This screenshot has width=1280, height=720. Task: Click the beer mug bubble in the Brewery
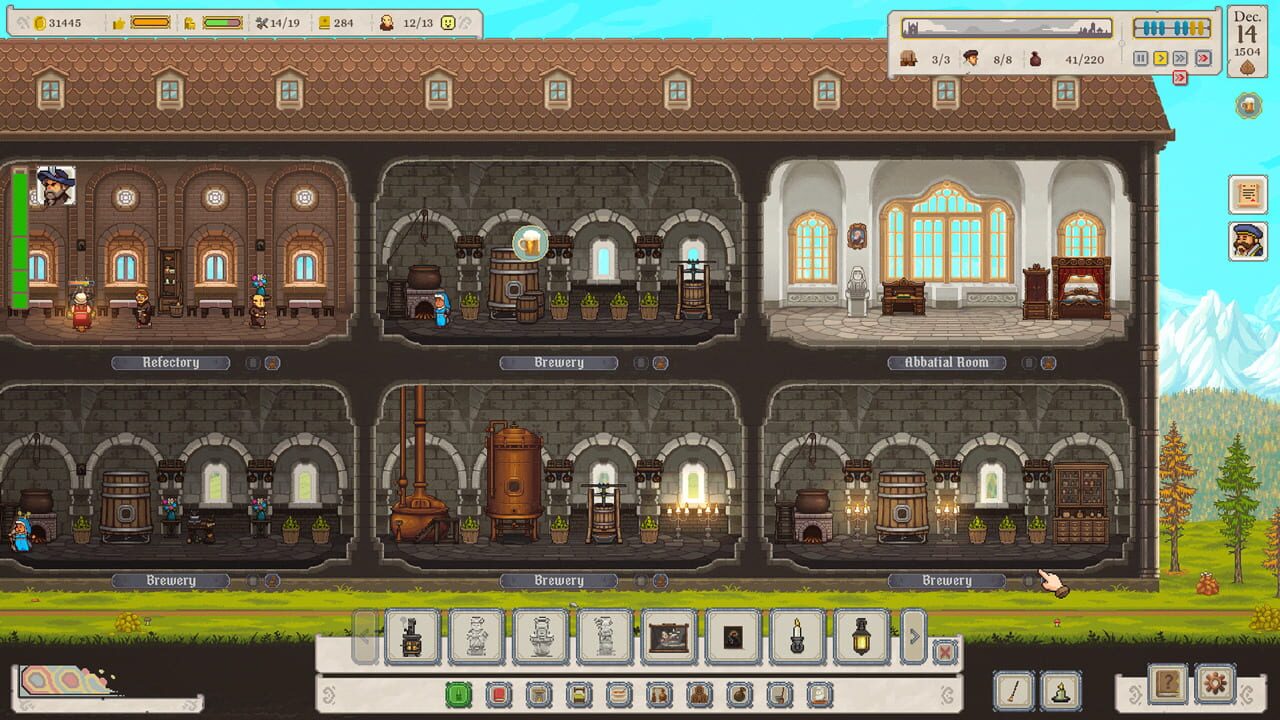[530, 241]
